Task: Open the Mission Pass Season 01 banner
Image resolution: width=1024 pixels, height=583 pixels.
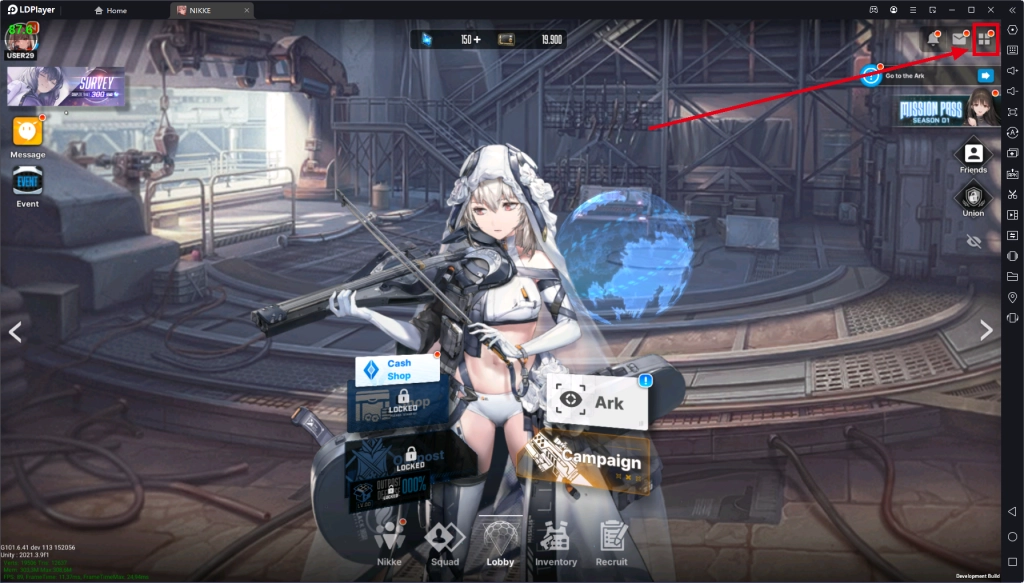Action: pos(948,109)
